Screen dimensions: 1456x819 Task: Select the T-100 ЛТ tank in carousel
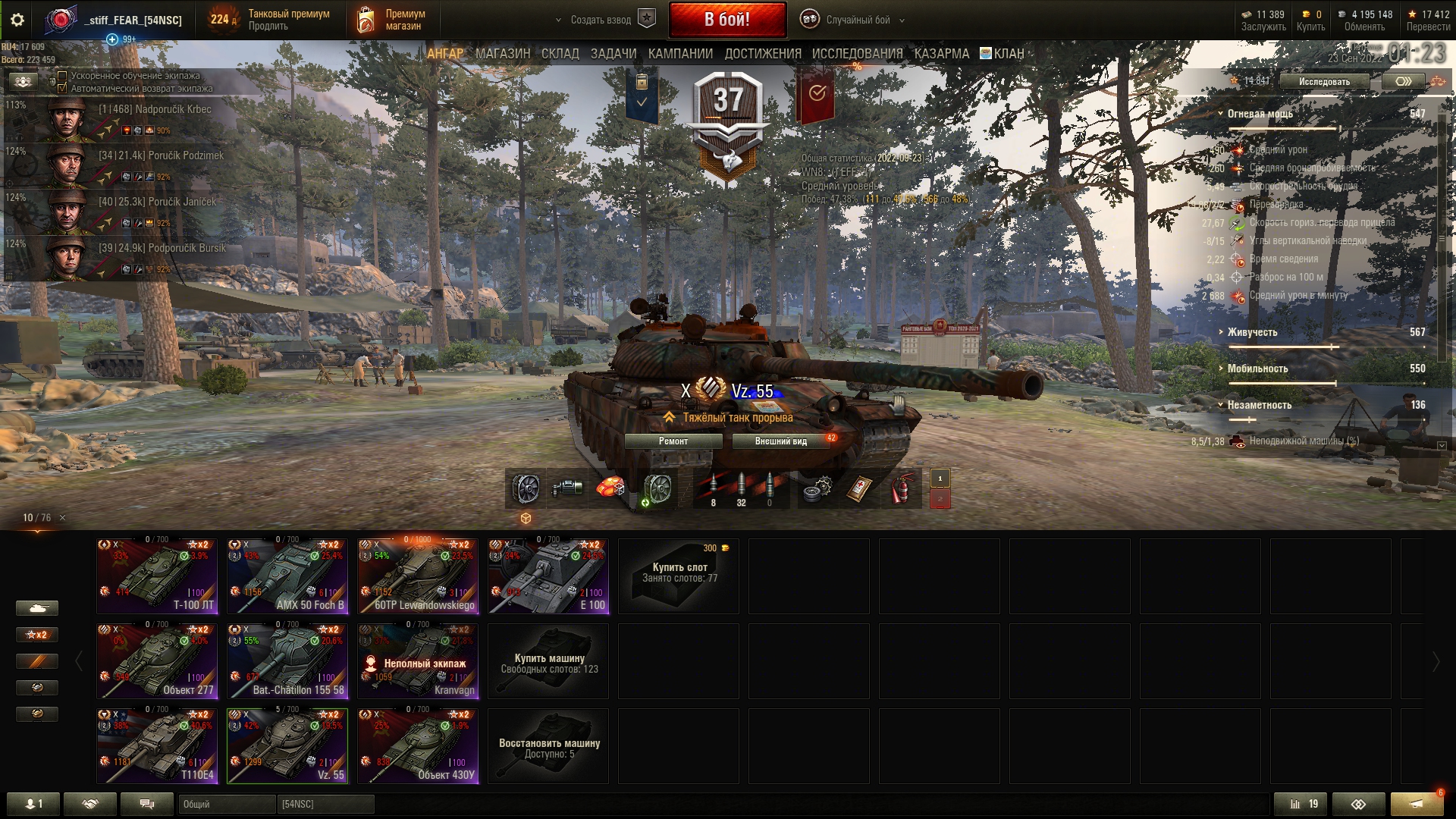(x=157, y=576)
